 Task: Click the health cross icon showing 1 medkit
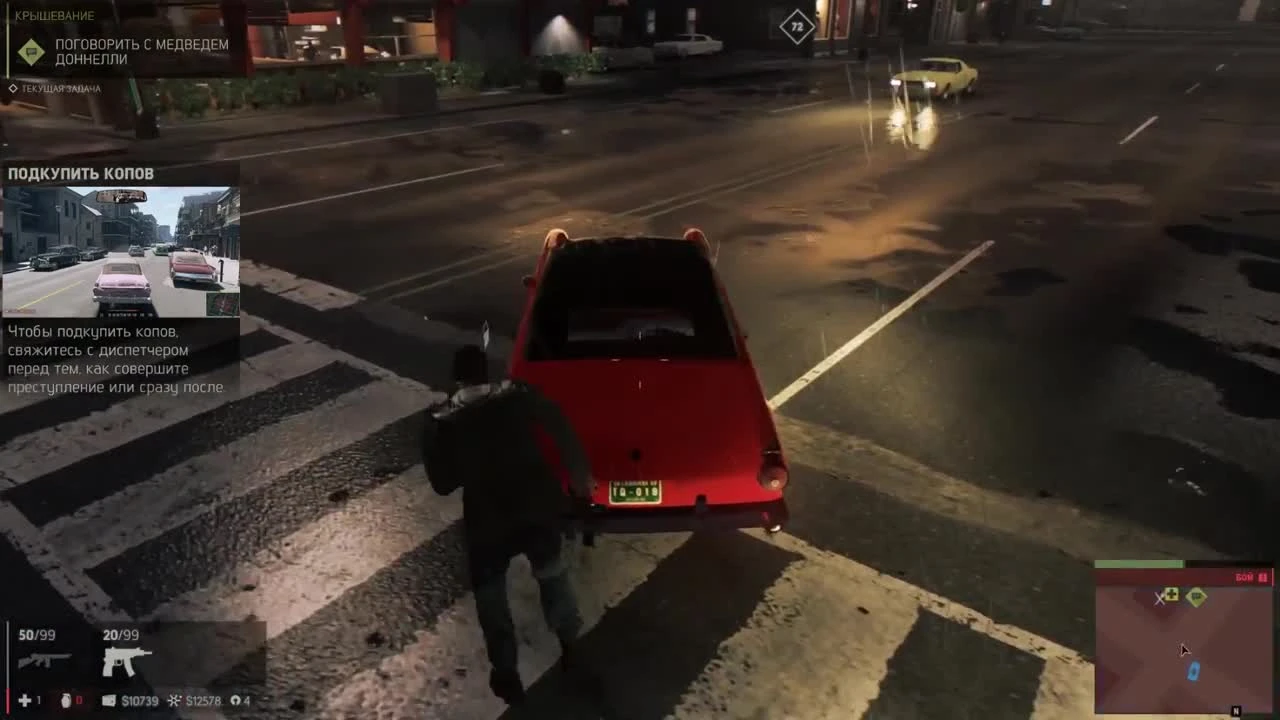25,700
